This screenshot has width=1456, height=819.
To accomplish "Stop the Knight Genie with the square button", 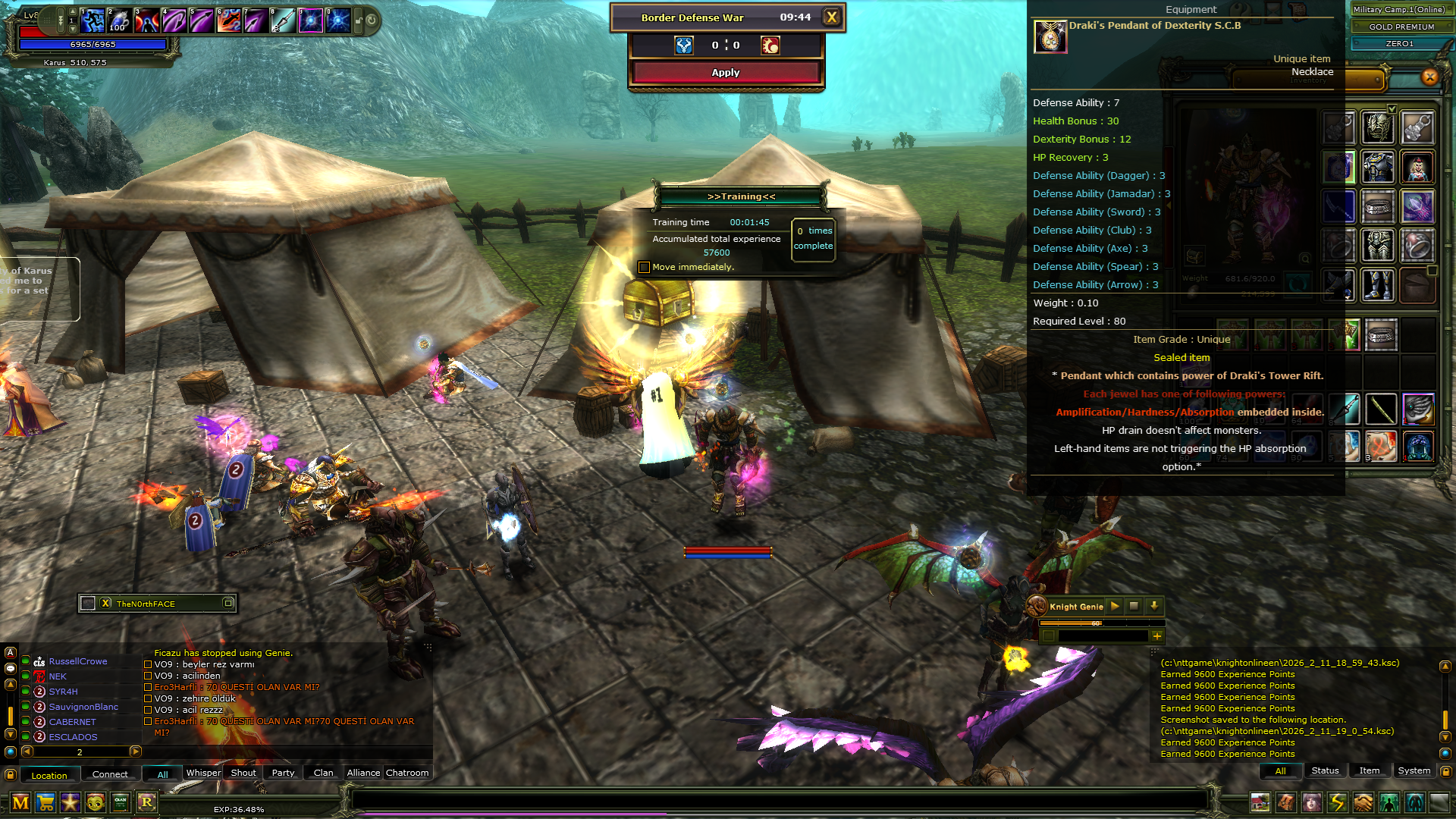I will [1134, 606].
